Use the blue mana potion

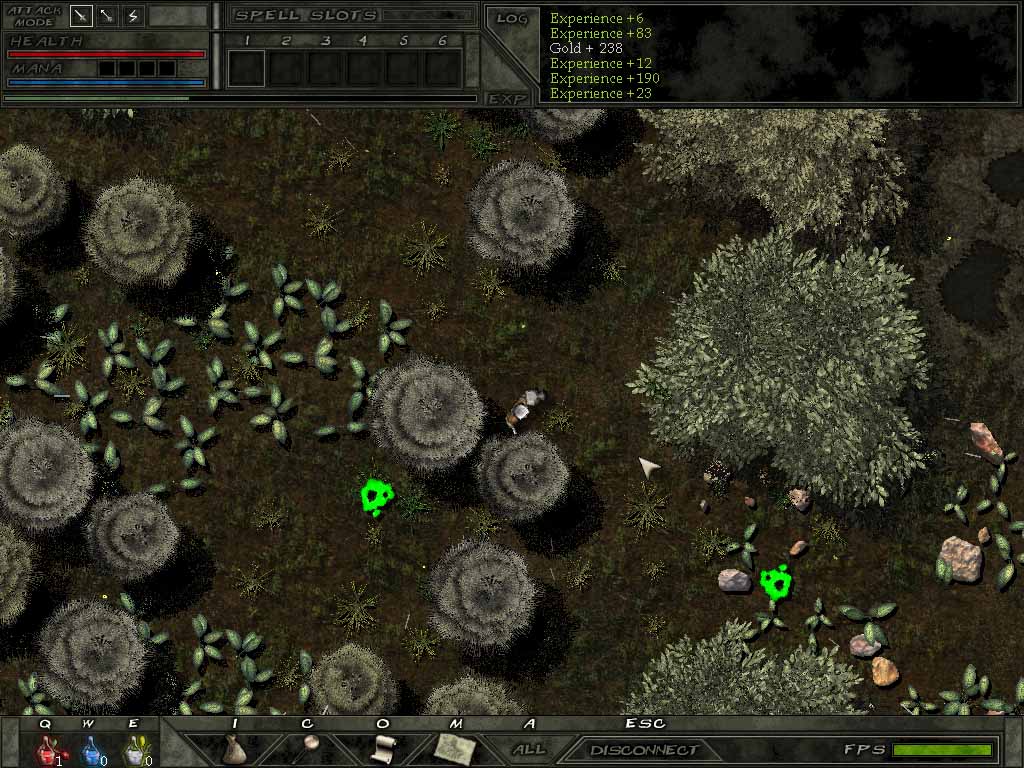(89, 749)
